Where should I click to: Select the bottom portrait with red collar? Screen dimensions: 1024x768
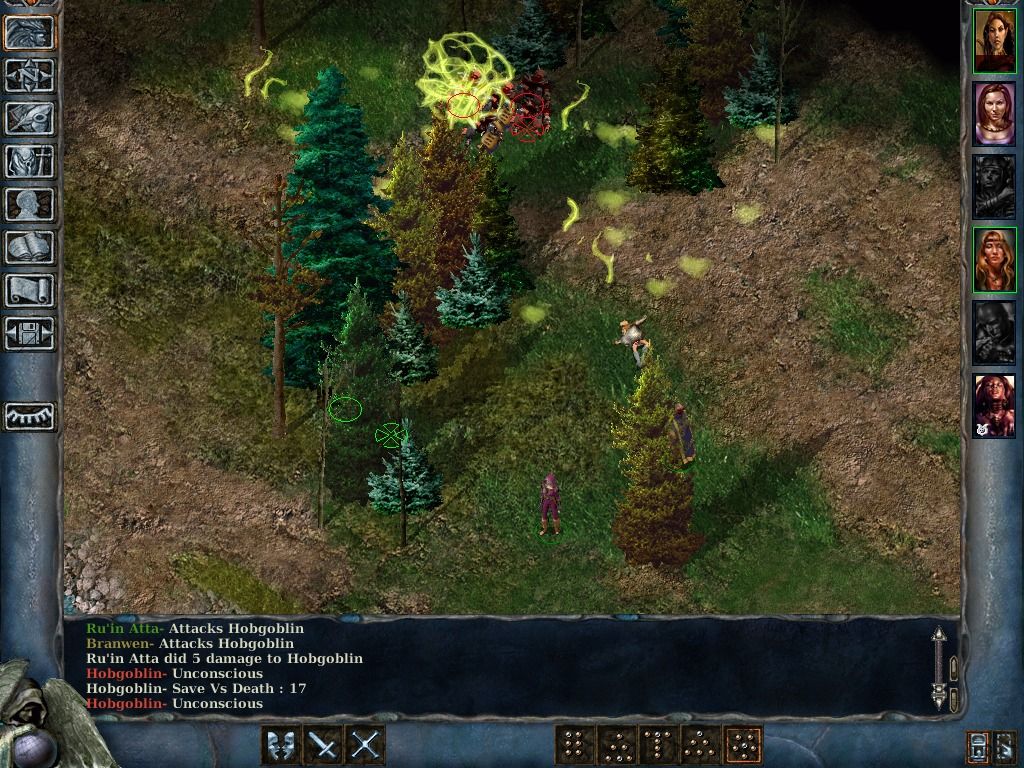coord(994,405)
